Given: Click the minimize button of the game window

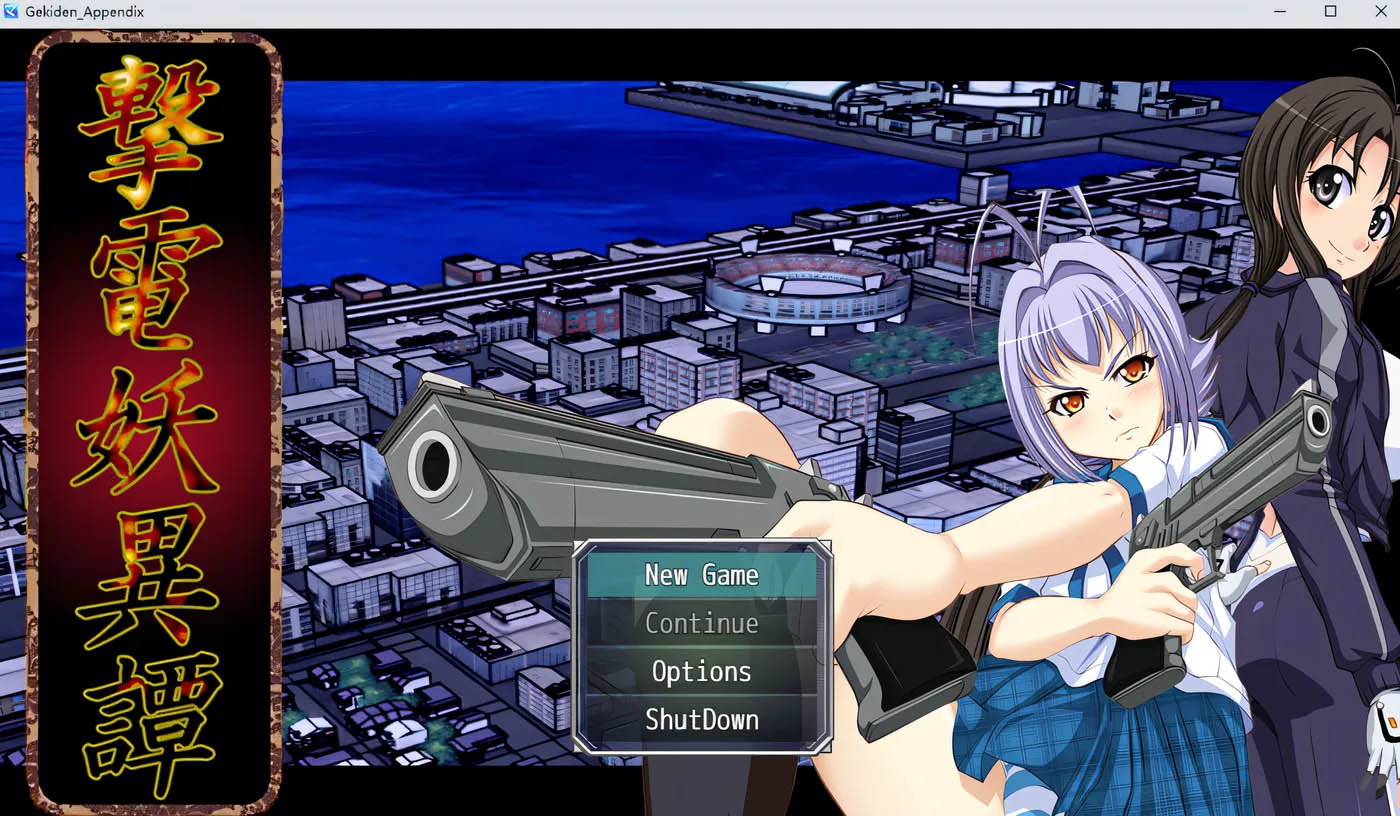Looking at the screenshot, I should point(1278,11).
